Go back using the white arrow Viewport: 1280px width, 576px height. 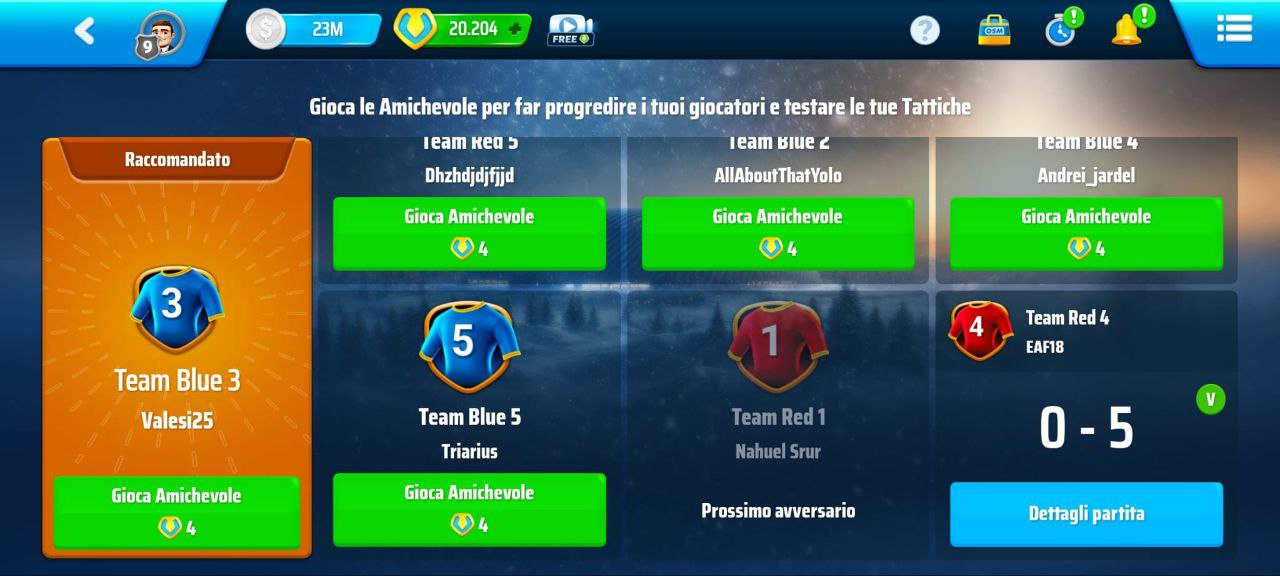point(84,31)
